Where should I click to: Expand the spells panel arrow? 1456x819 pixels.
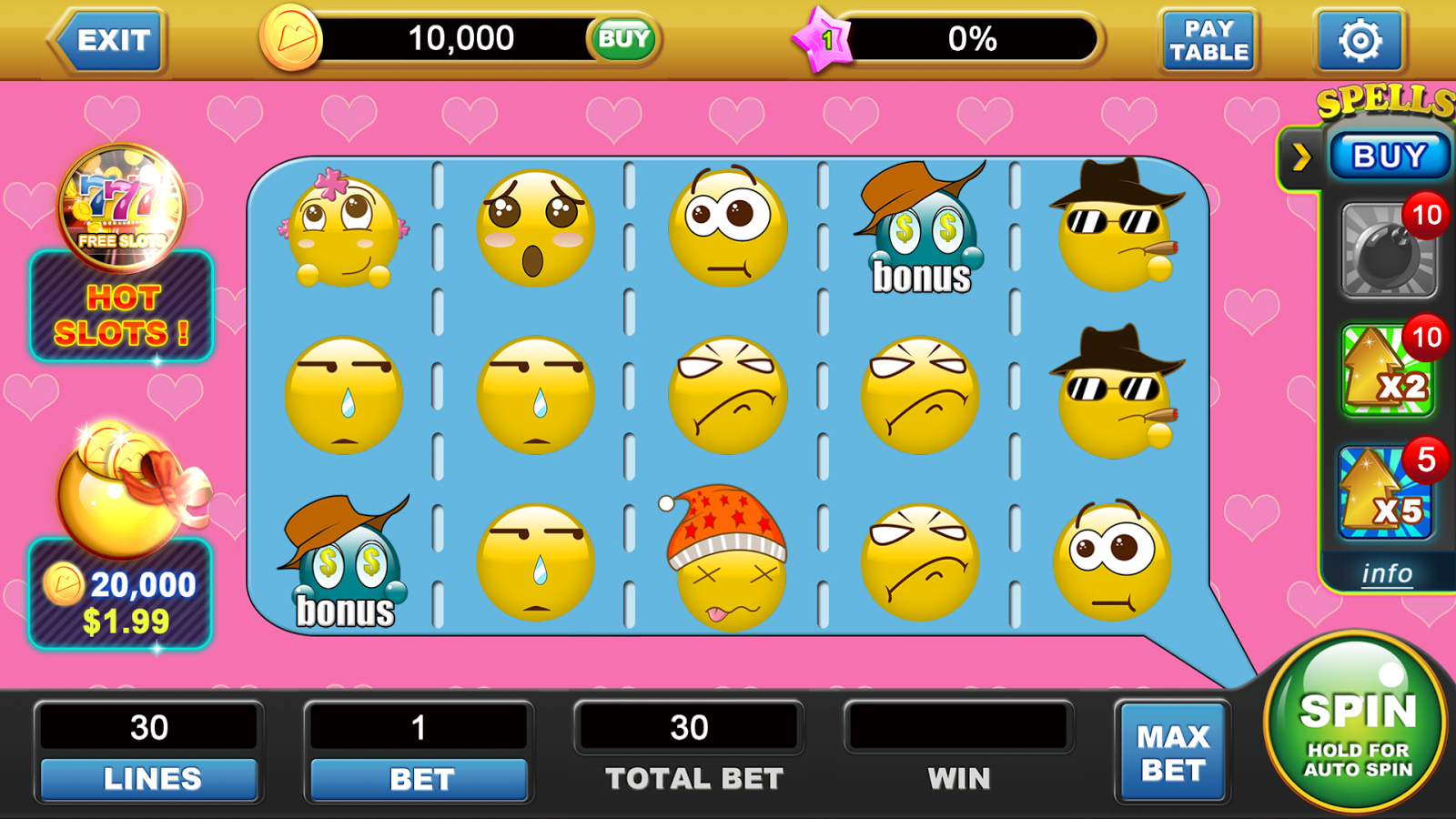[1302, 157]
